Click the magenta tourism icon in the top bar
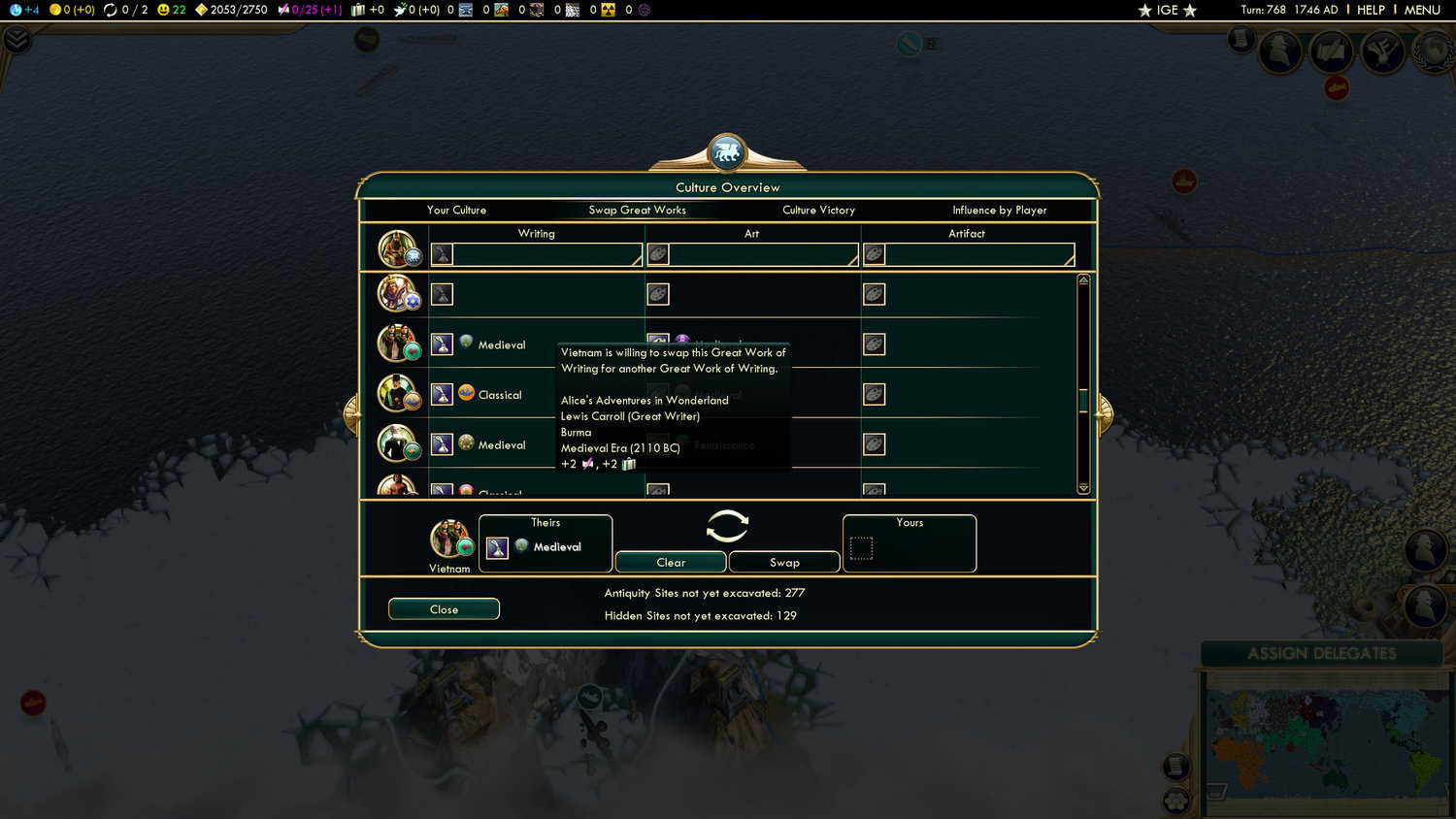The image size is (1456, 819). [282, 10]
